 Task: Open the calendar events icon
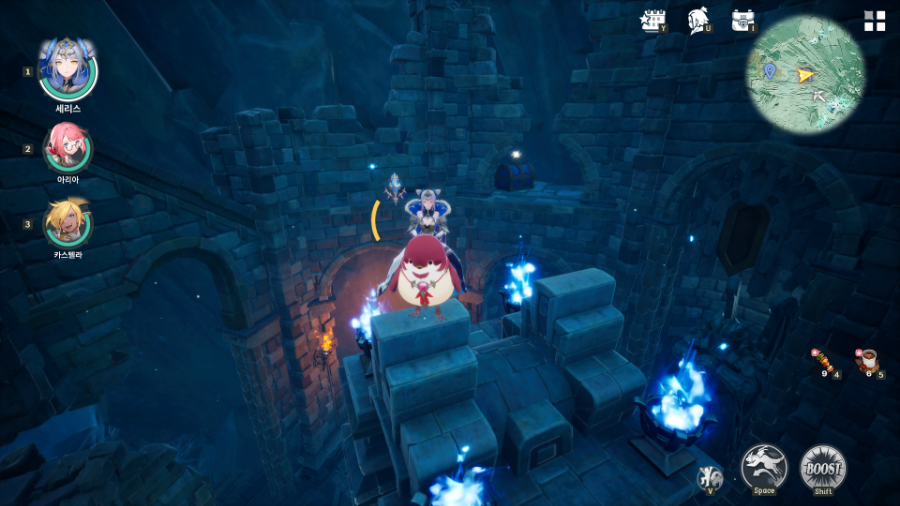coord(654,20)
